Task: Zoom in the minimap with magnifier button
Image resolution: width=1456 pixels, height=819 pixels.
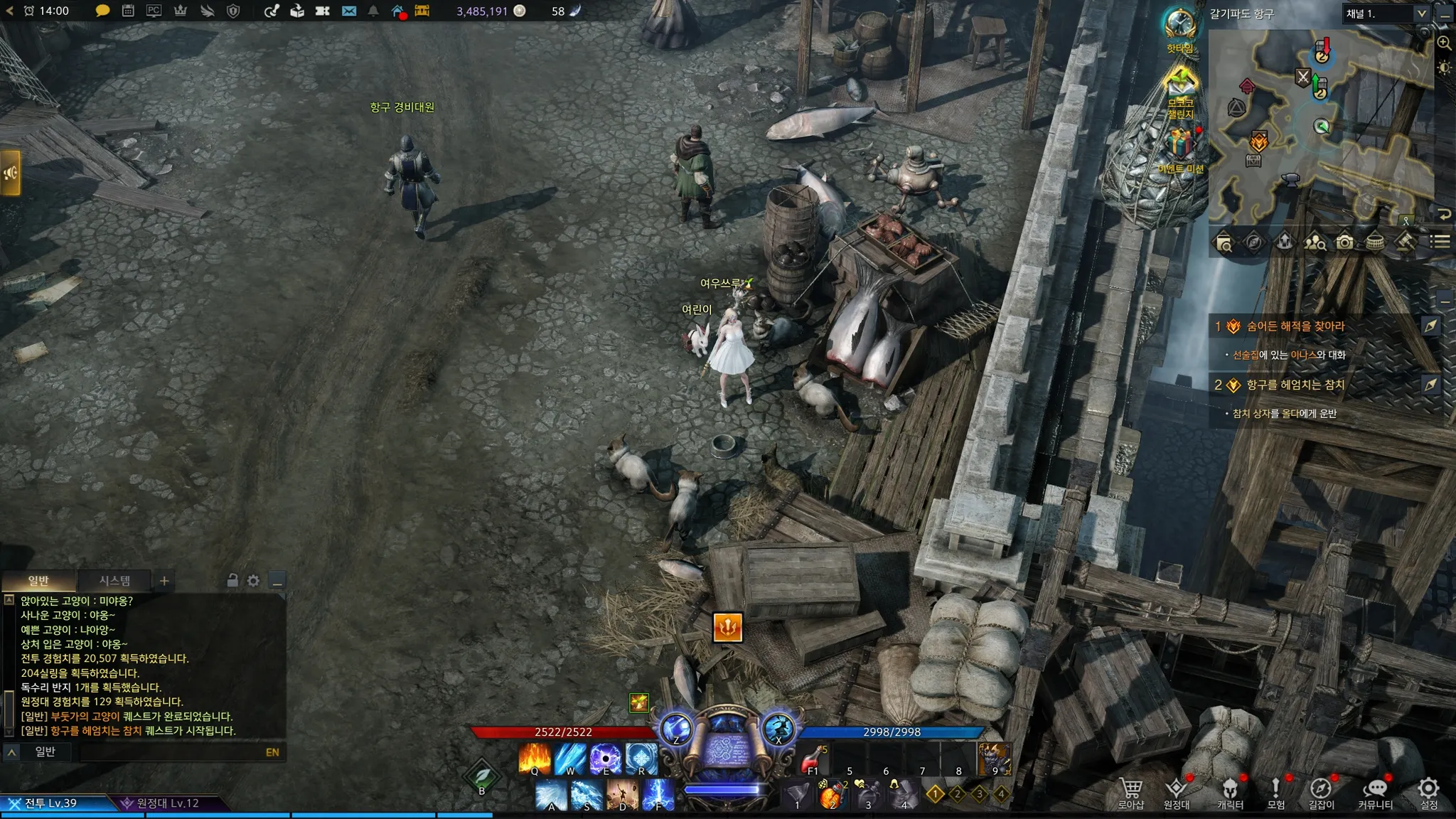Action: (1444, 43)
